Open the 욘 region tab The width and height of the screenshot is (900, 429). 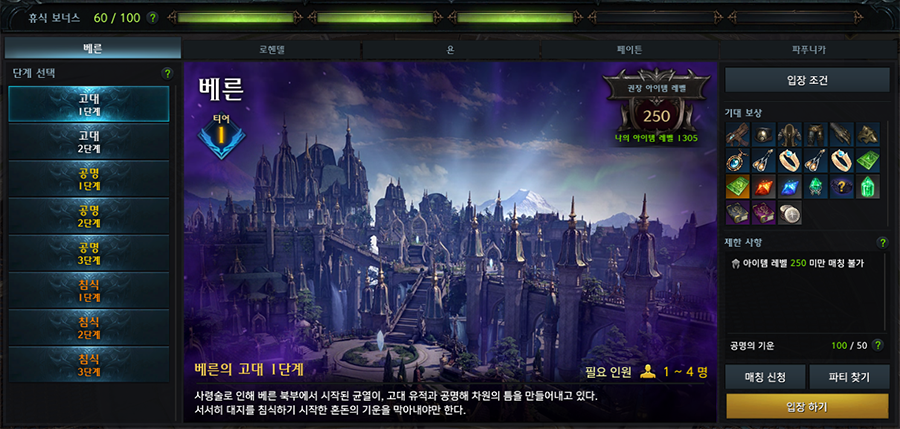tap(450, 48)
